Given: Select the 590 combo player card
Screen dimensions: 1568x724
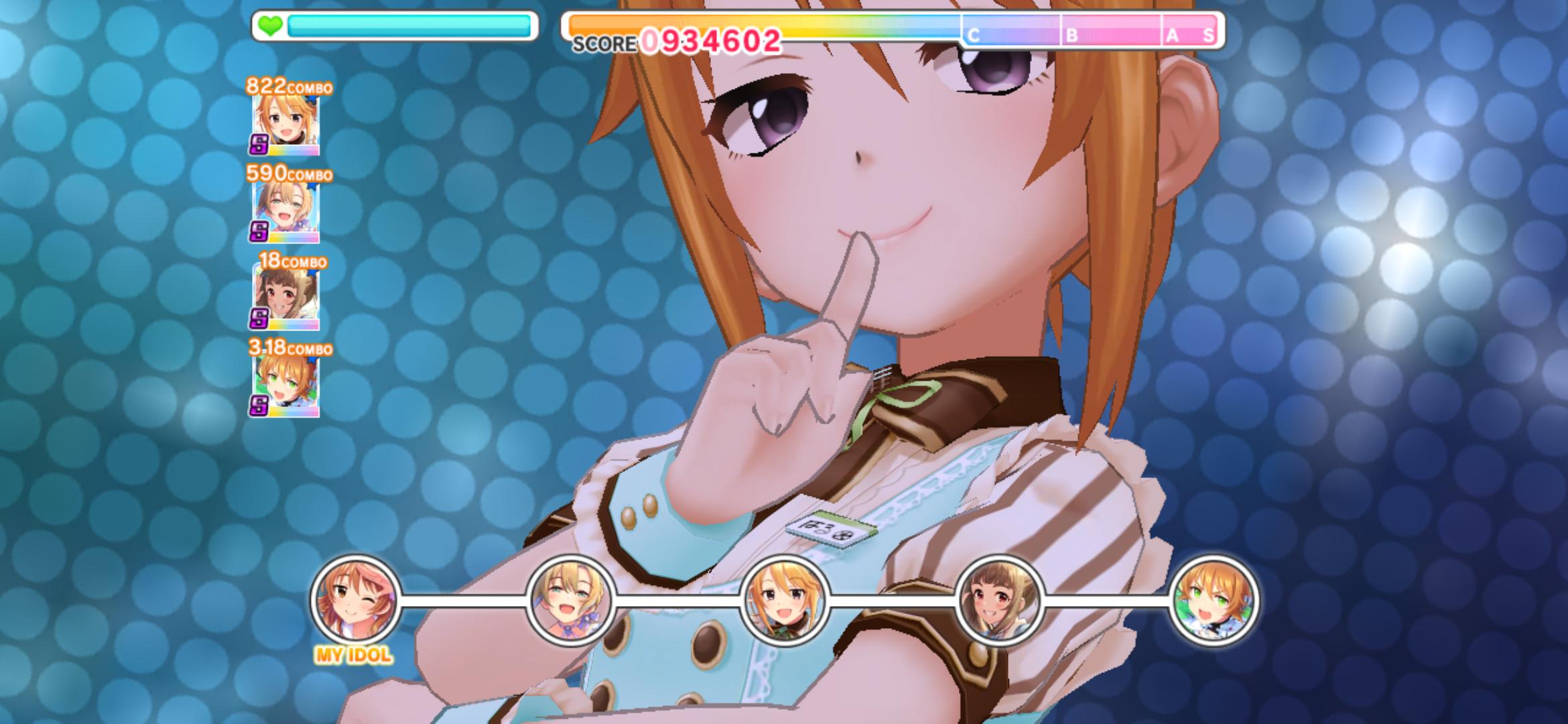Looking at the screenshot, I should pos(285,212).
